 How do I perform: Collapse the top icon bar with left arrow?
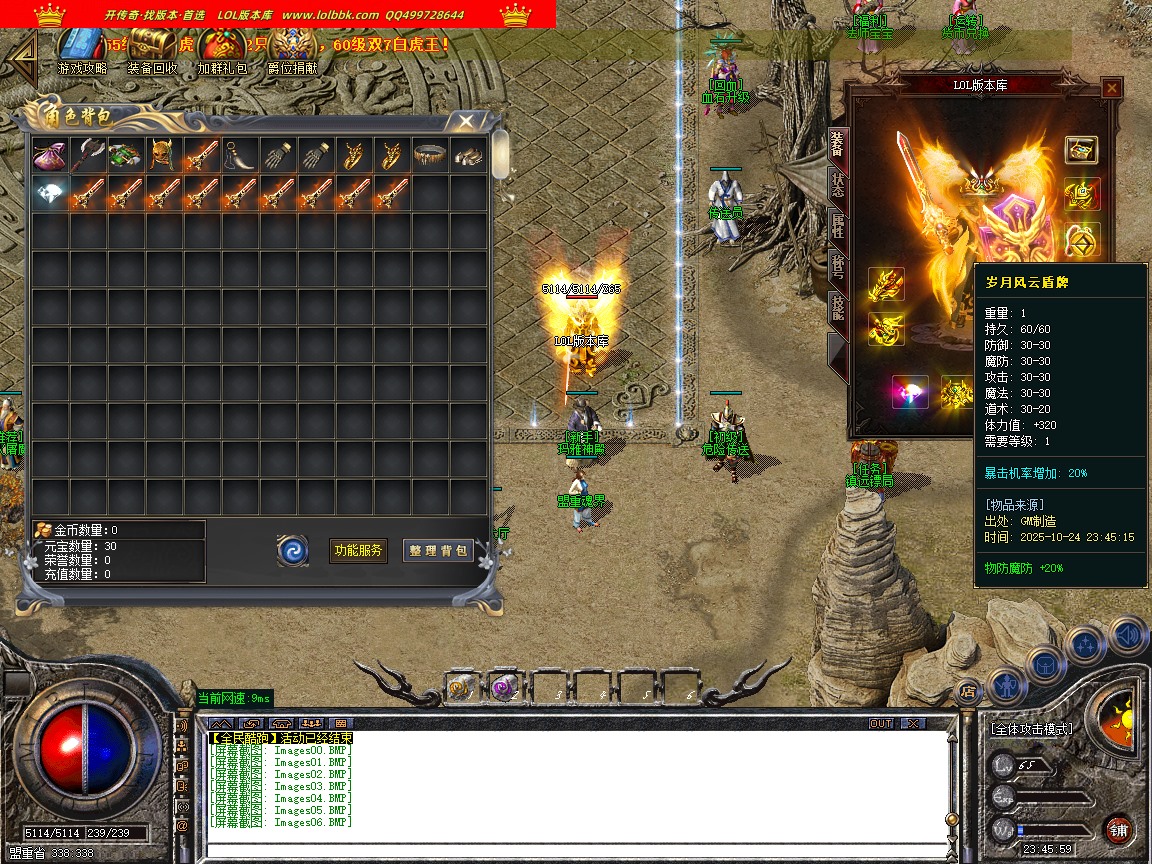coord(24,53)
